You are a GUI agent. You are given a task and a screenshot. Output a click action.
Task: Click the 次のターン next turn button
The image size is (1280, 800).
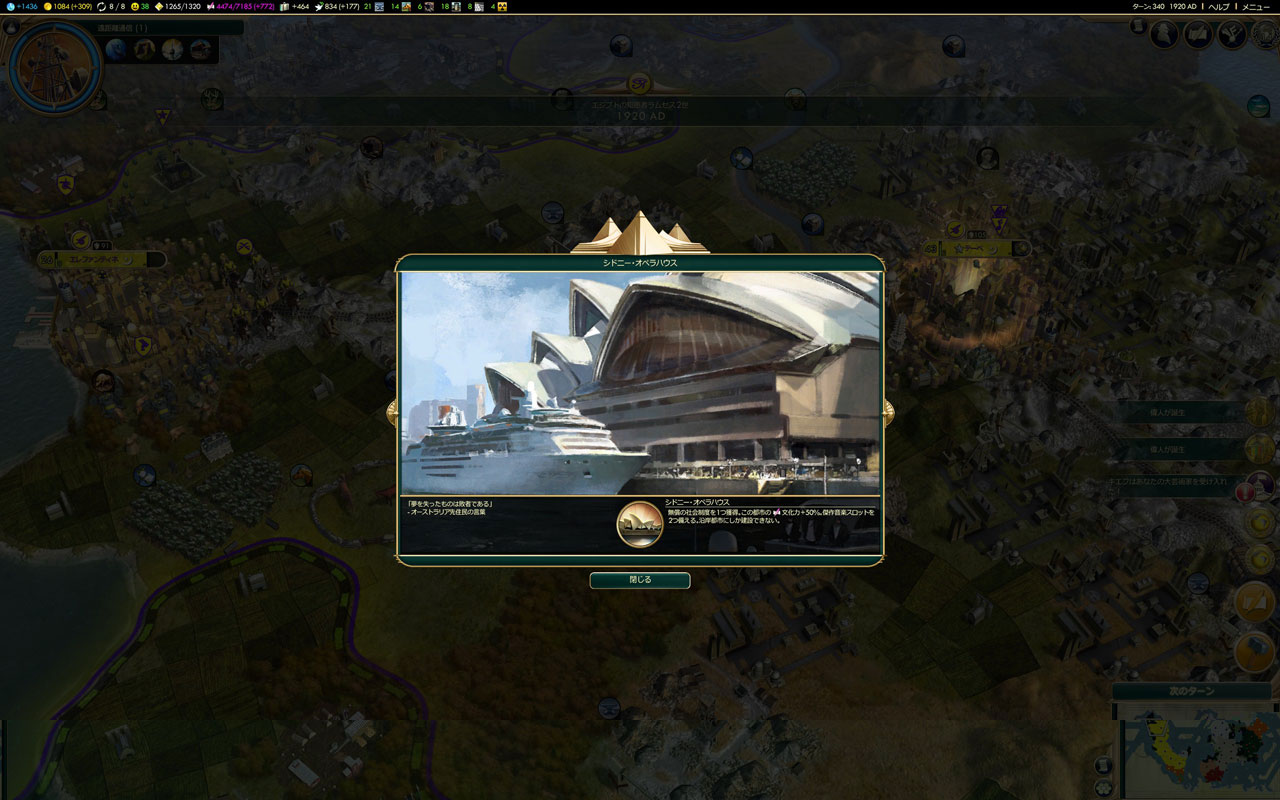point(1191,691)
